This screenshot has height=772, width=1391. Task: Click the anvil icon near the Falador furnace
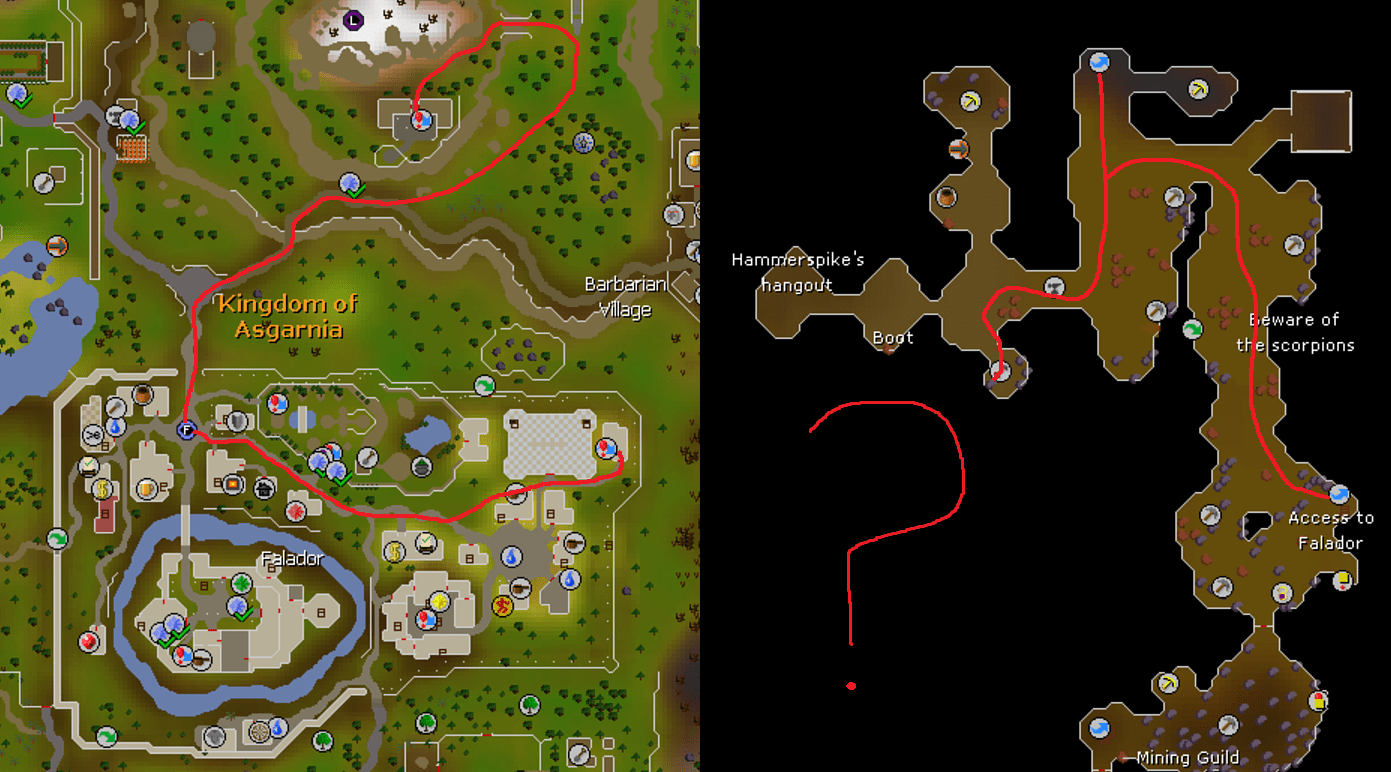pos(515,494)
